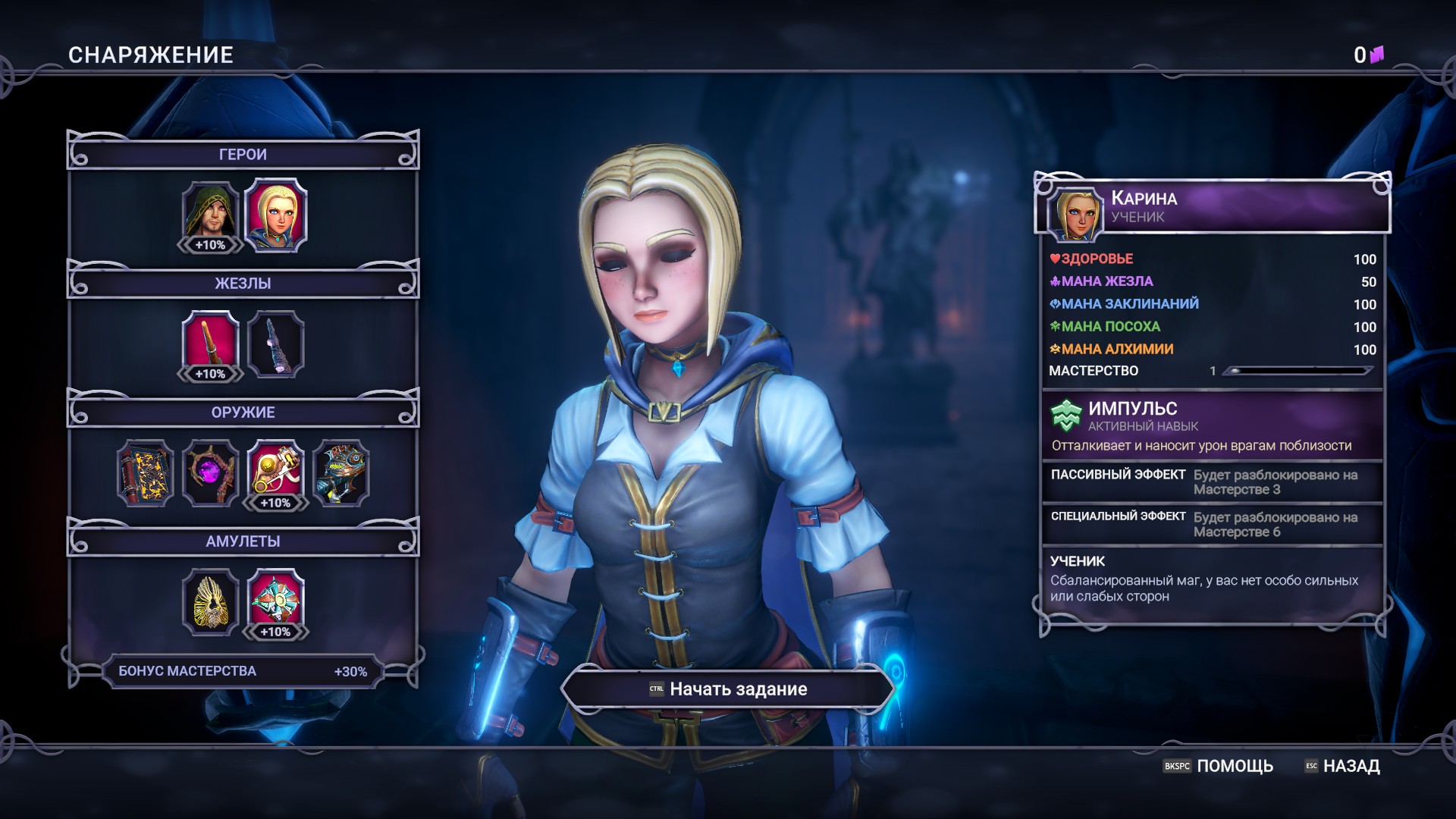The width and height of the screenshot is (1456, 819).
Task: Select the golden winged amulet
Action: click(210, 601)
